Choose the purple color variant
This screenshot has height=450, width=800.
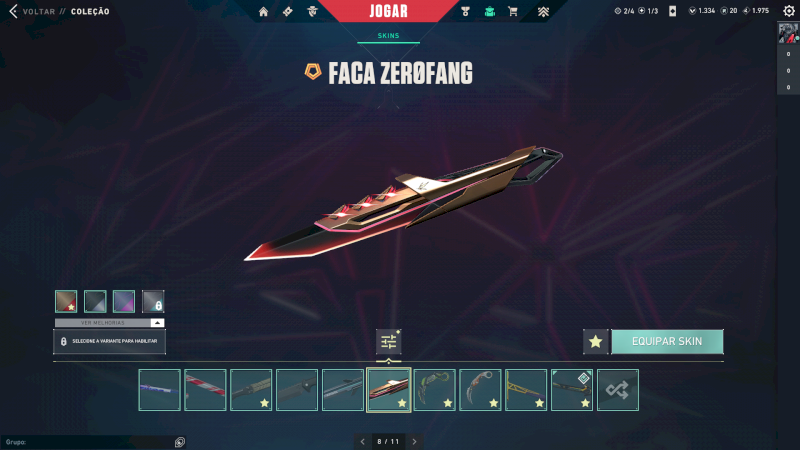(x=124, y=301)
